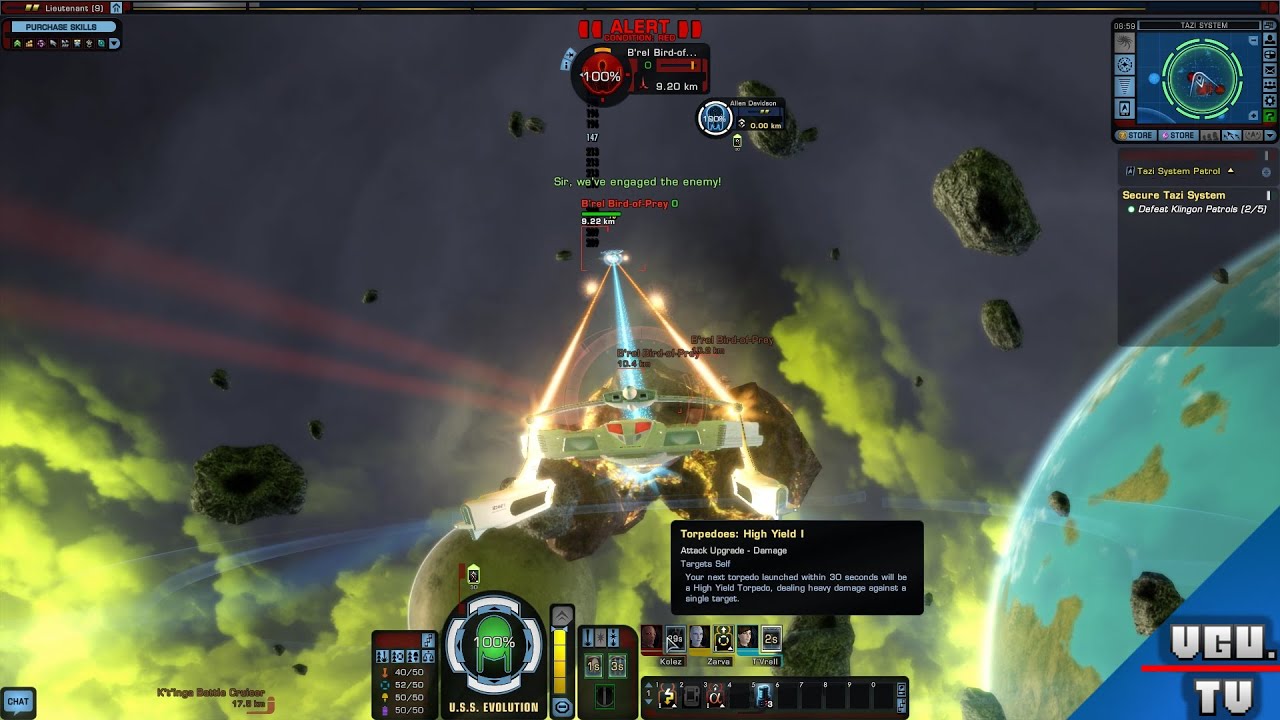Click the rank-up icon beside Lieutenant
The width and height of the screenshot is (1280, 720).
[116, 8]
